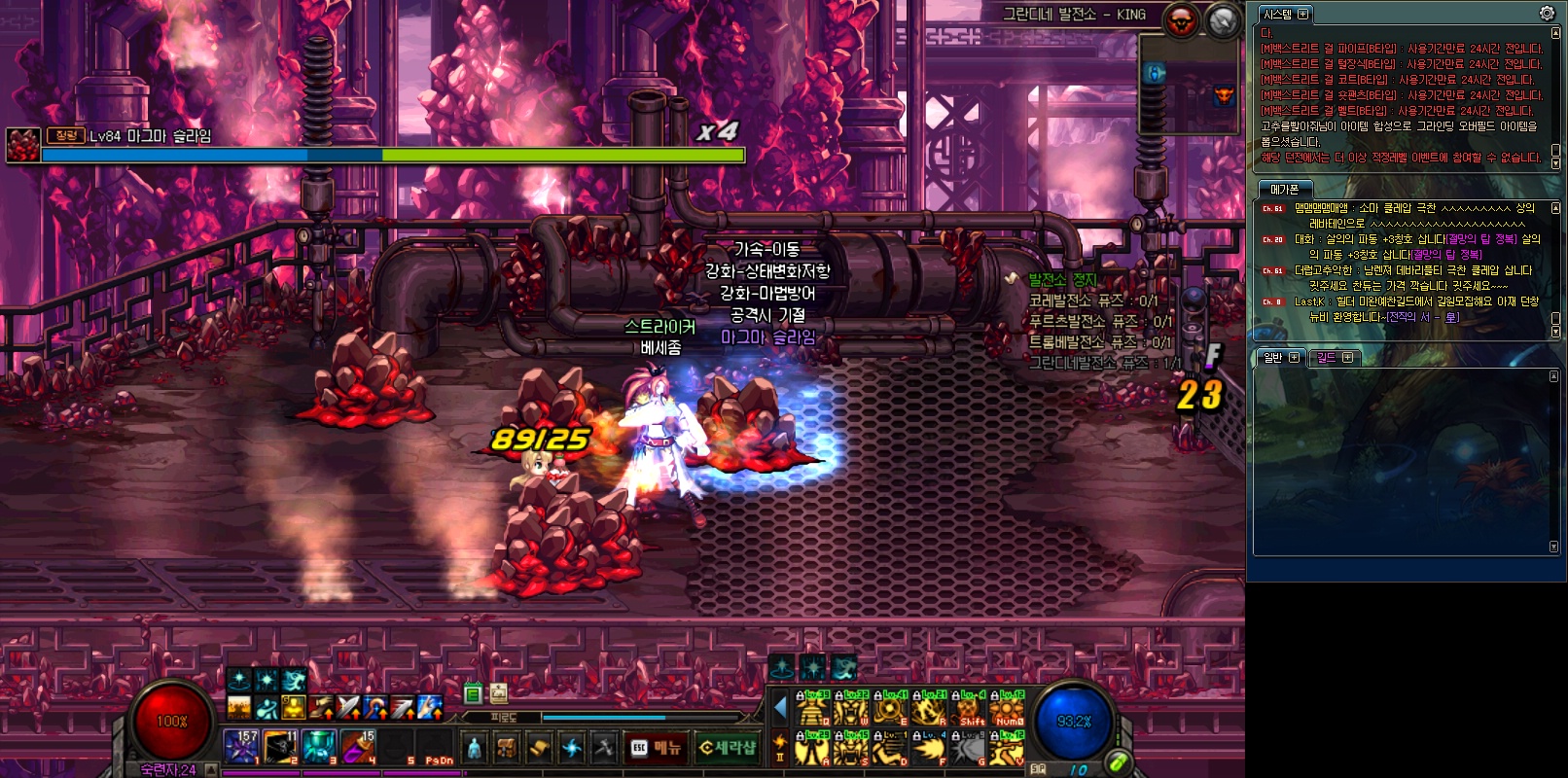Activate the Lv.4 fireball skill on F
Image resolution: width=1568 pixels, height=778 pixels.
point(928,749)
